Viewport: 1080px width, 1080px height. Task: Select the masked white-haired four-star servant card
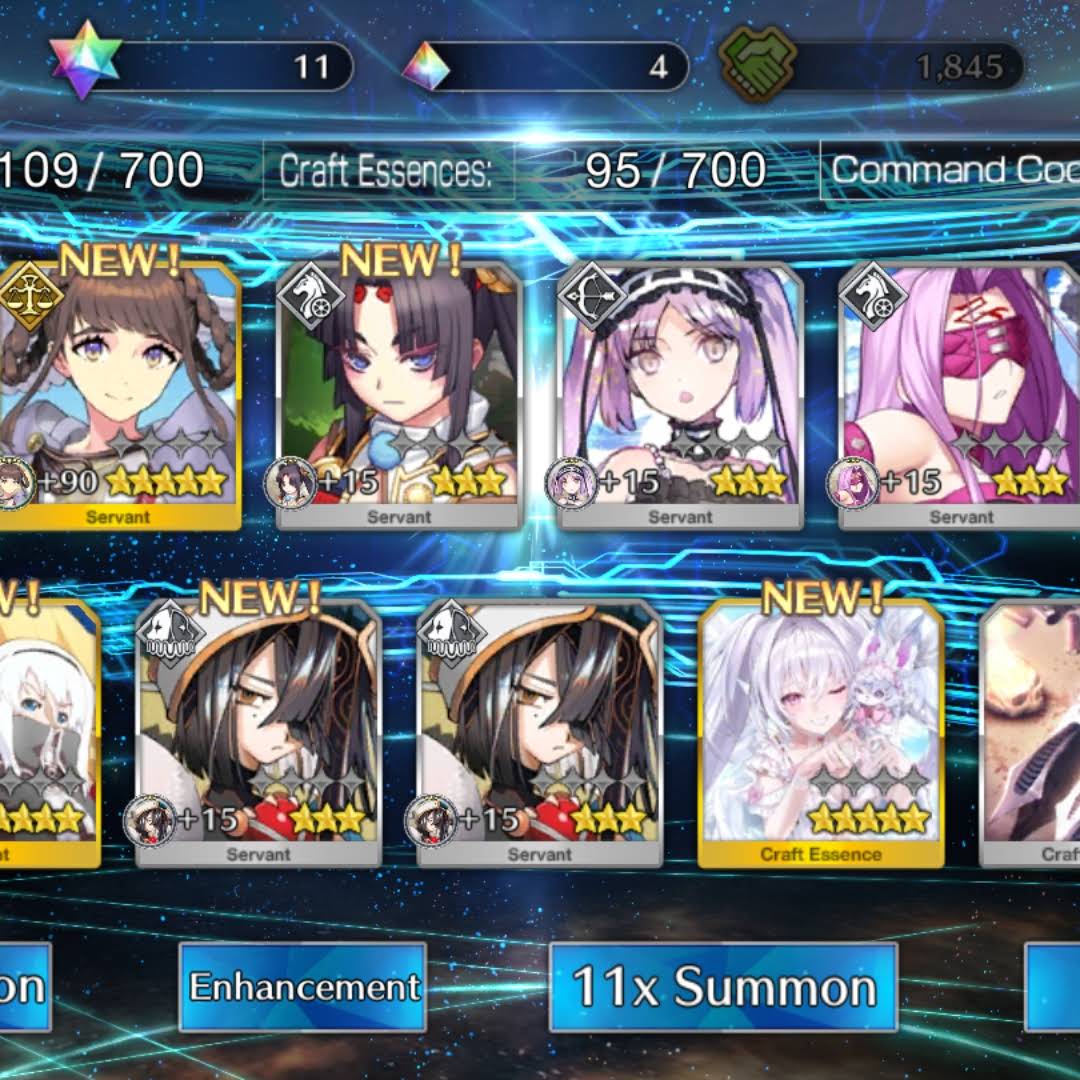point(50,733)
